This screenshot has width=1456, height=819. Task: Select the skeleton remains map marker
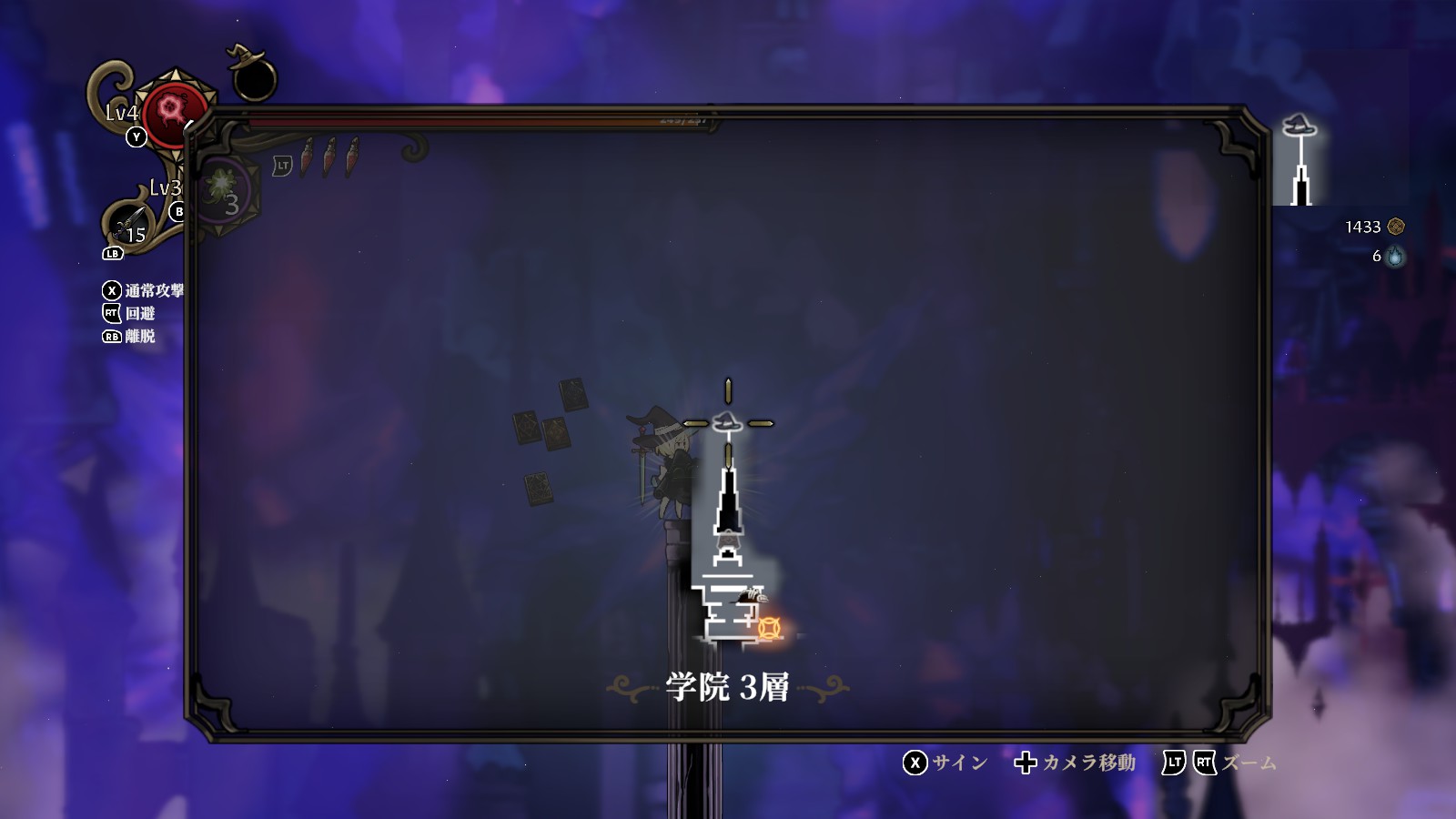(752, 594)
